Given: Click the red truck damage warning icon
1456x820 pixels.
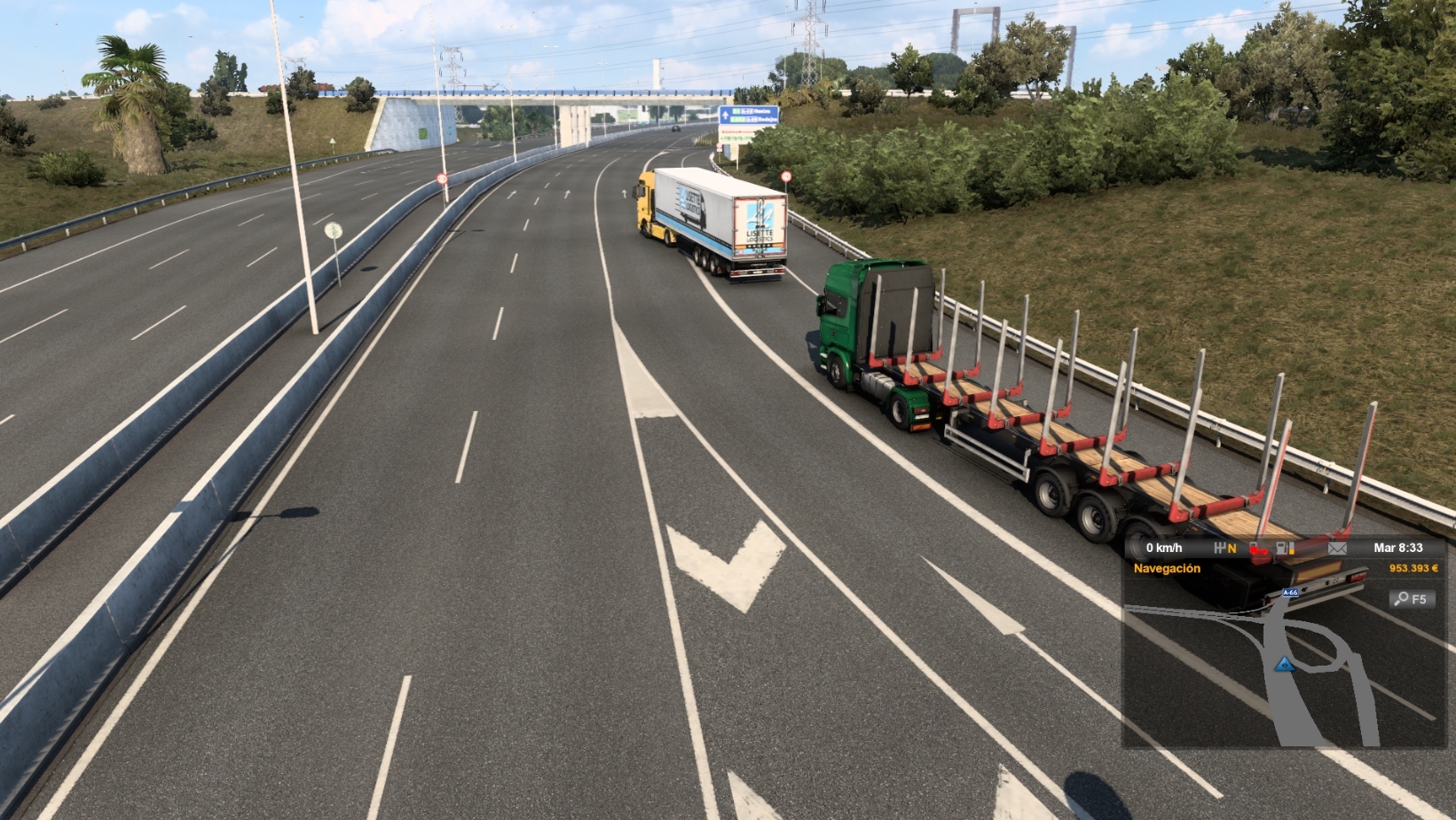Looking at the screenshot, I should click(x=1259, y=548).
